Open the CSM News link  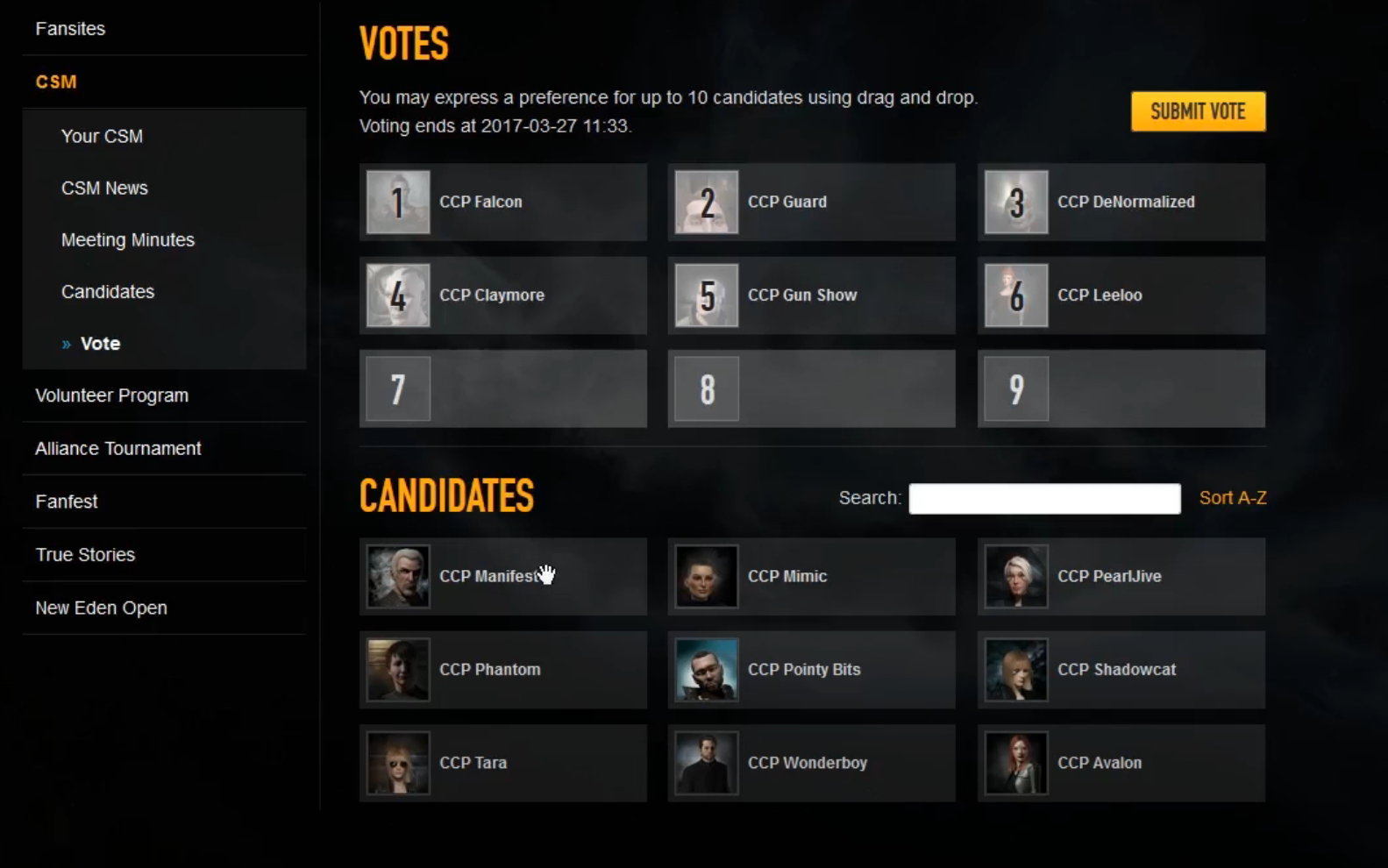pos(104,187)
